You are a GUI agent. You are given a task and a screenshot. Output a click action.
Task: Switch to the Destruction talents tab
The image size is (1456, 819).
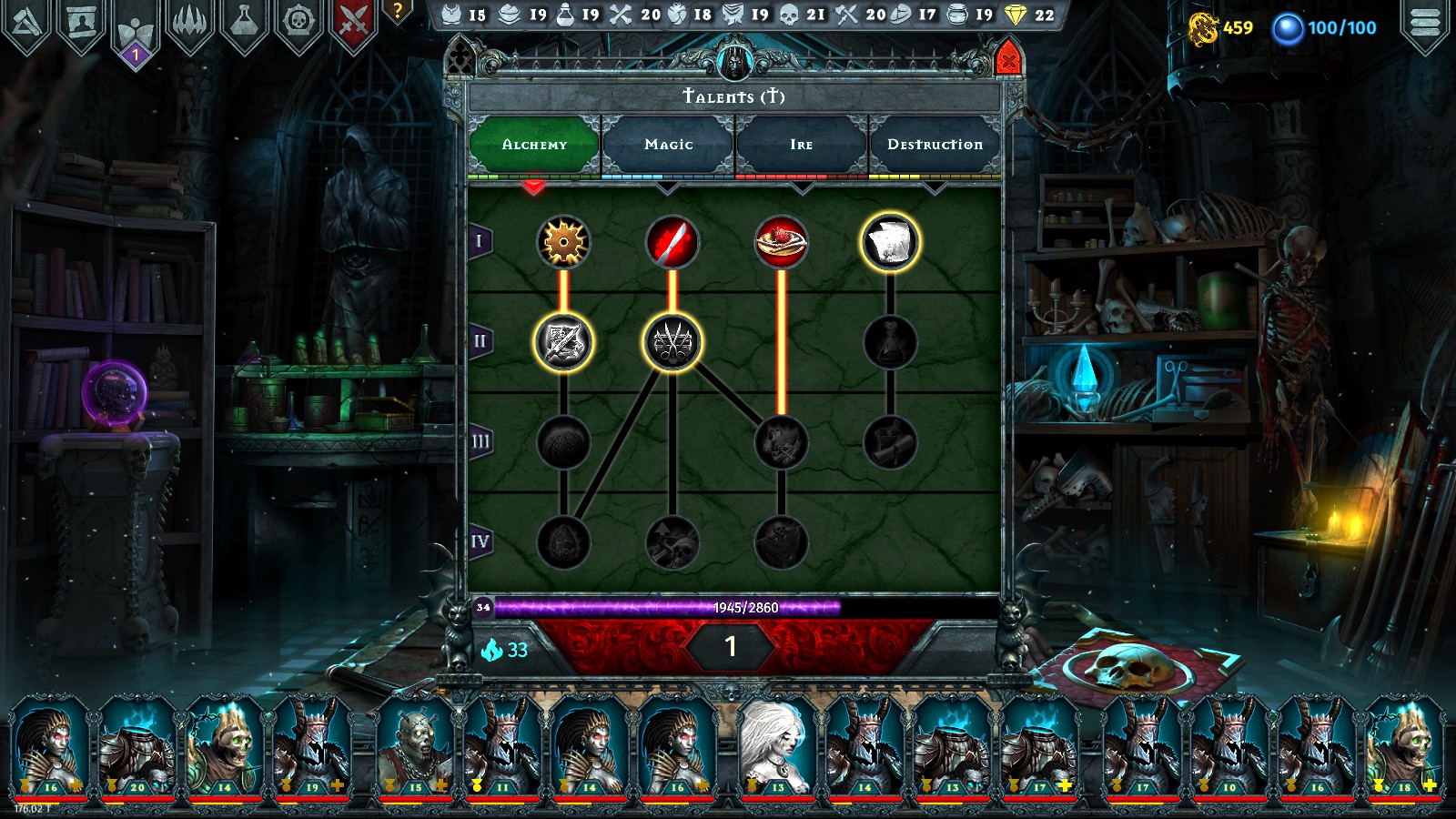coord(936,143)
